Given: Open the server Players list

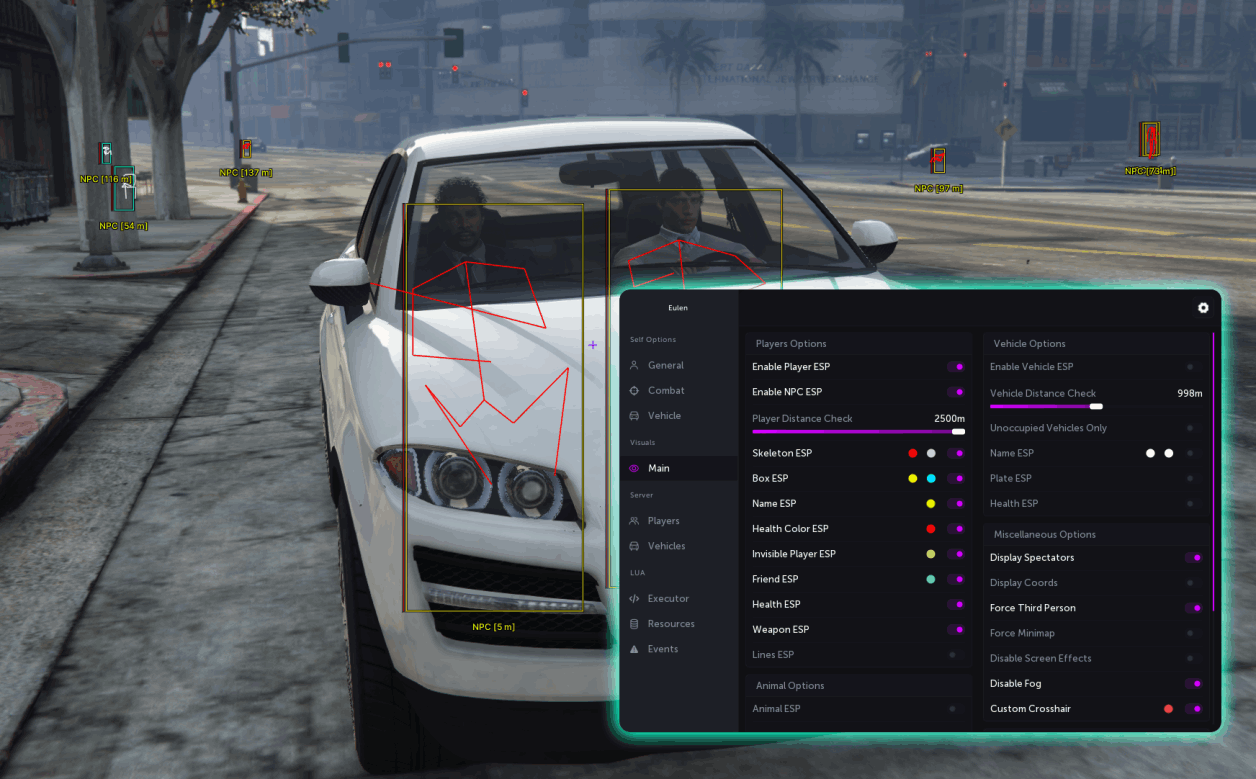Looking at the screenshot, I should coord(663,521).
